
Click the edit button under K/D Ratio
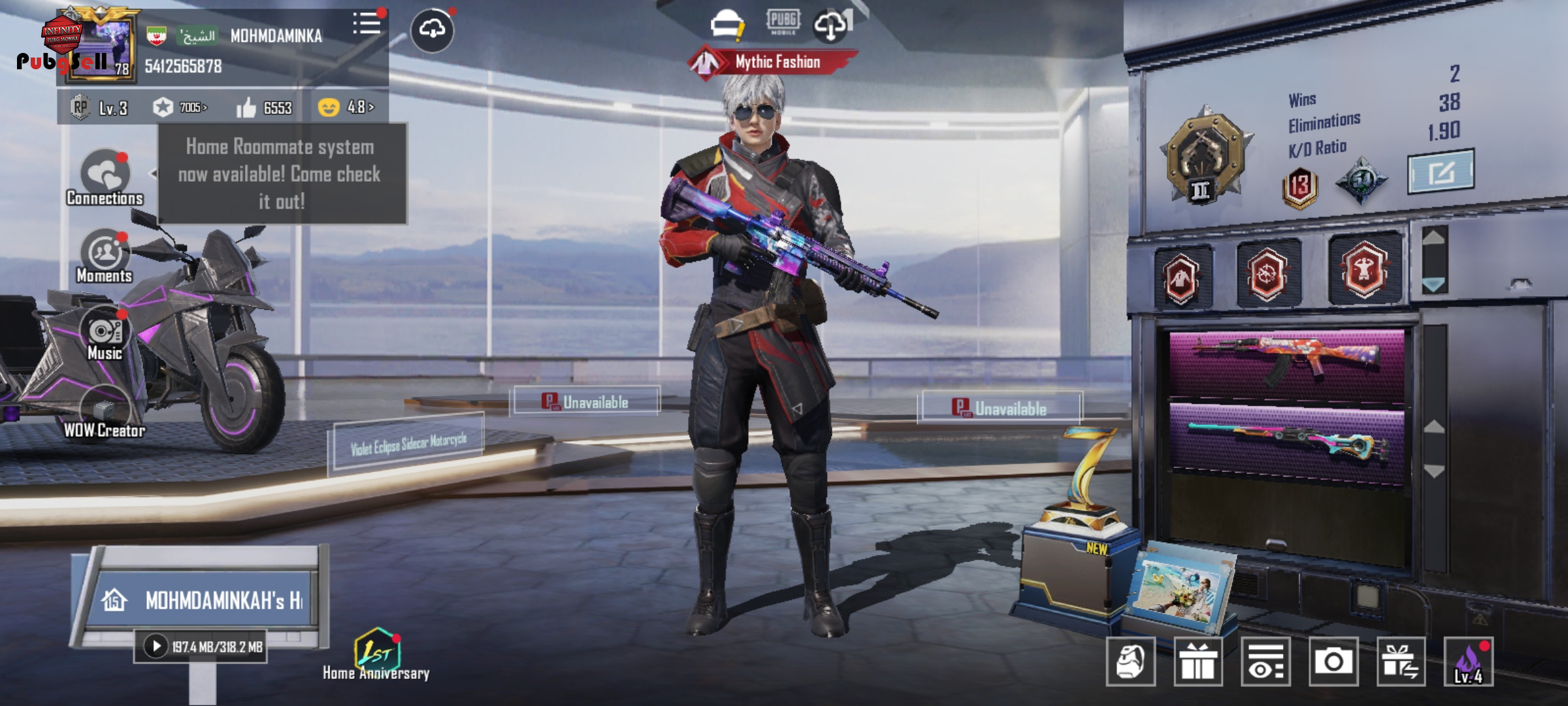tap(1440, 173)
